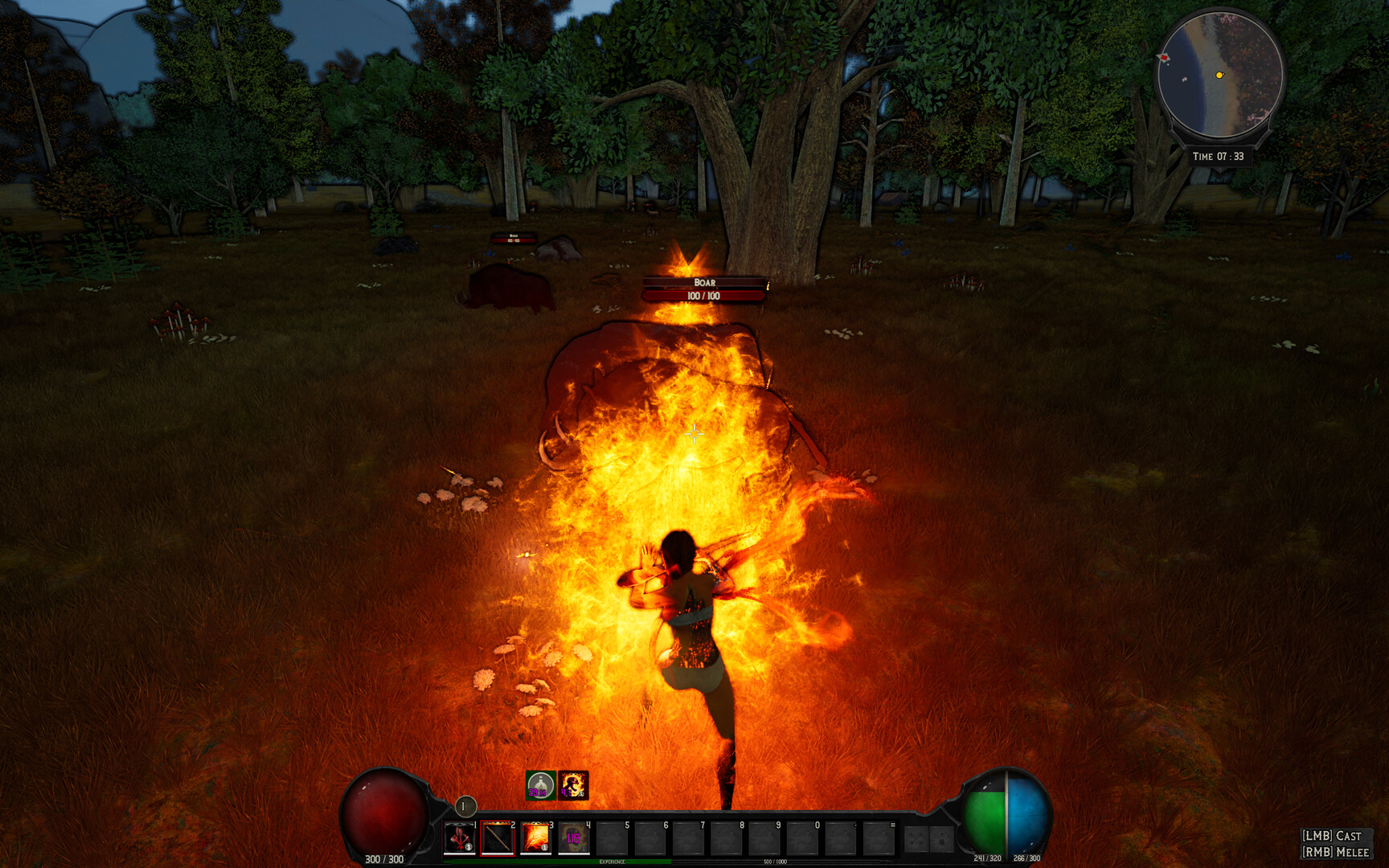The height and width of the screenshot is (868, 1389).
Task: Click the Time 07:33 panel below the minimap
Action: pos(1219,156)
